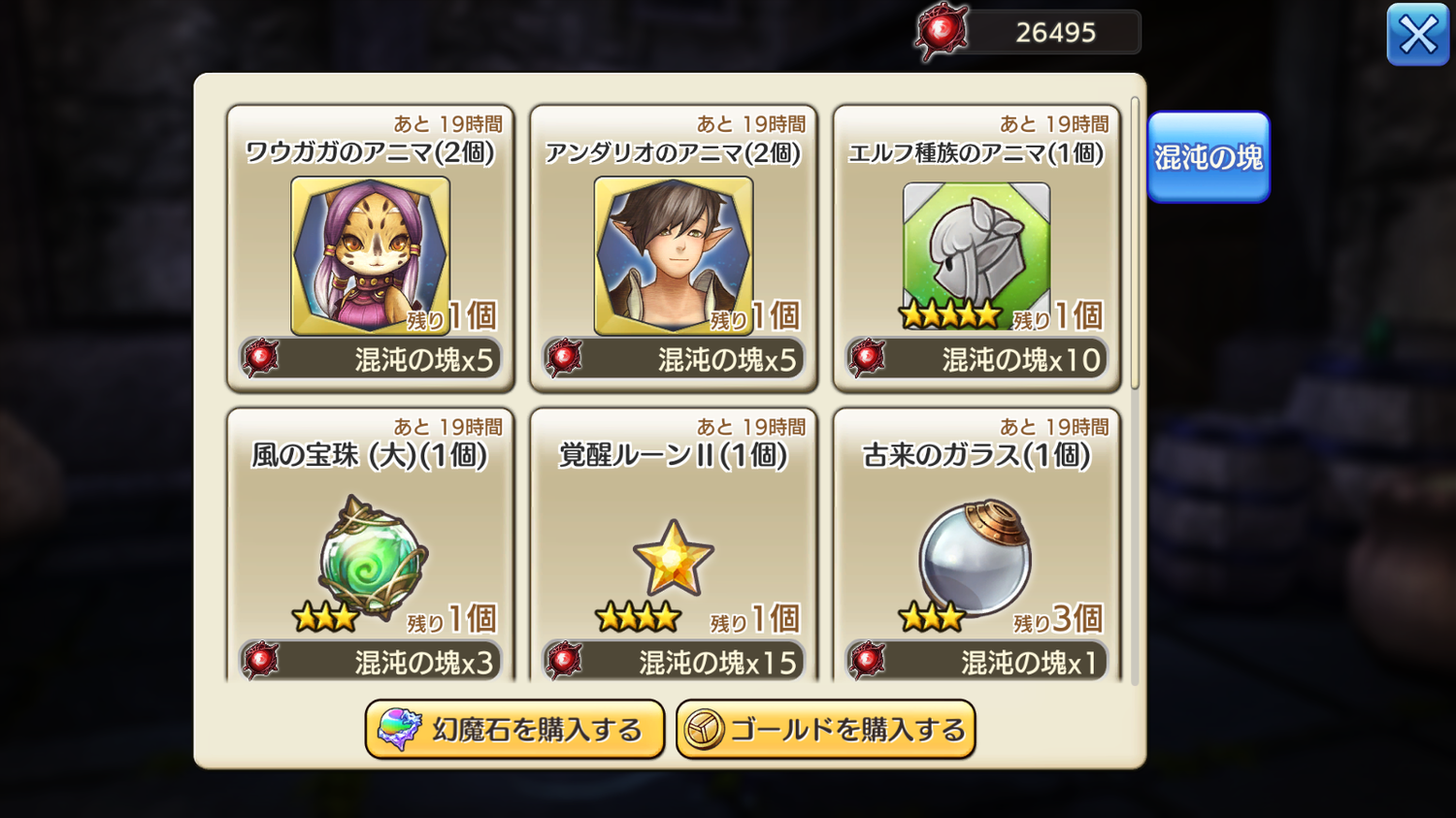Select the エルフ種族のアニマ item
1456x818 pixels.
[x=976, y=255]
